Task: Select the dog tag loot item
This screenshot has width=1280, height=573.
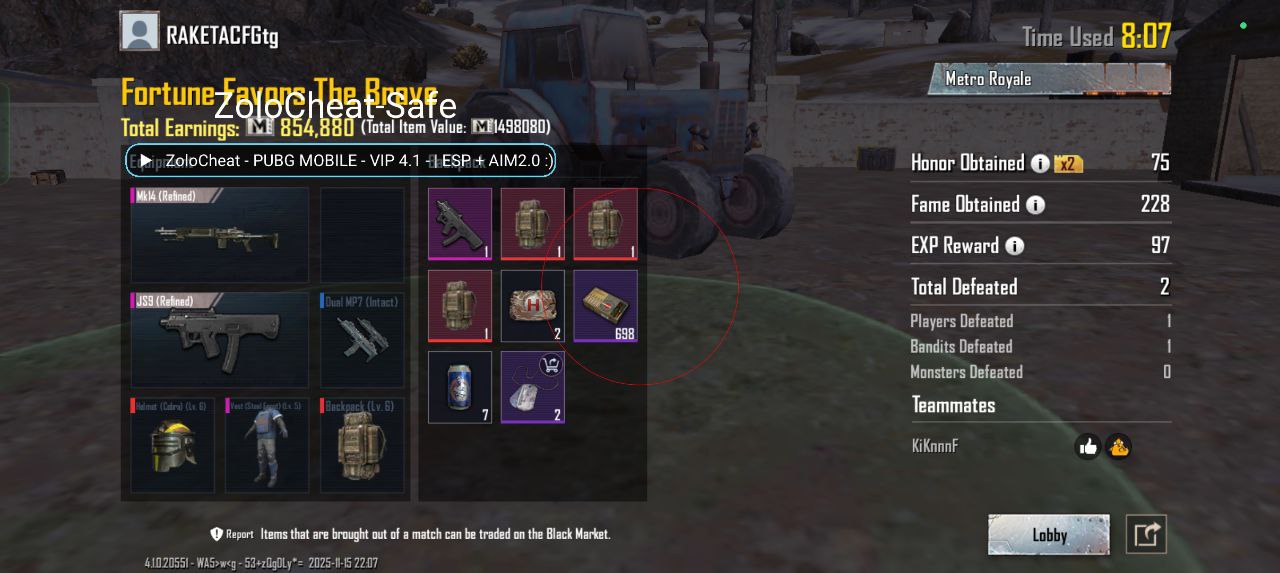Action: point(533,387)
